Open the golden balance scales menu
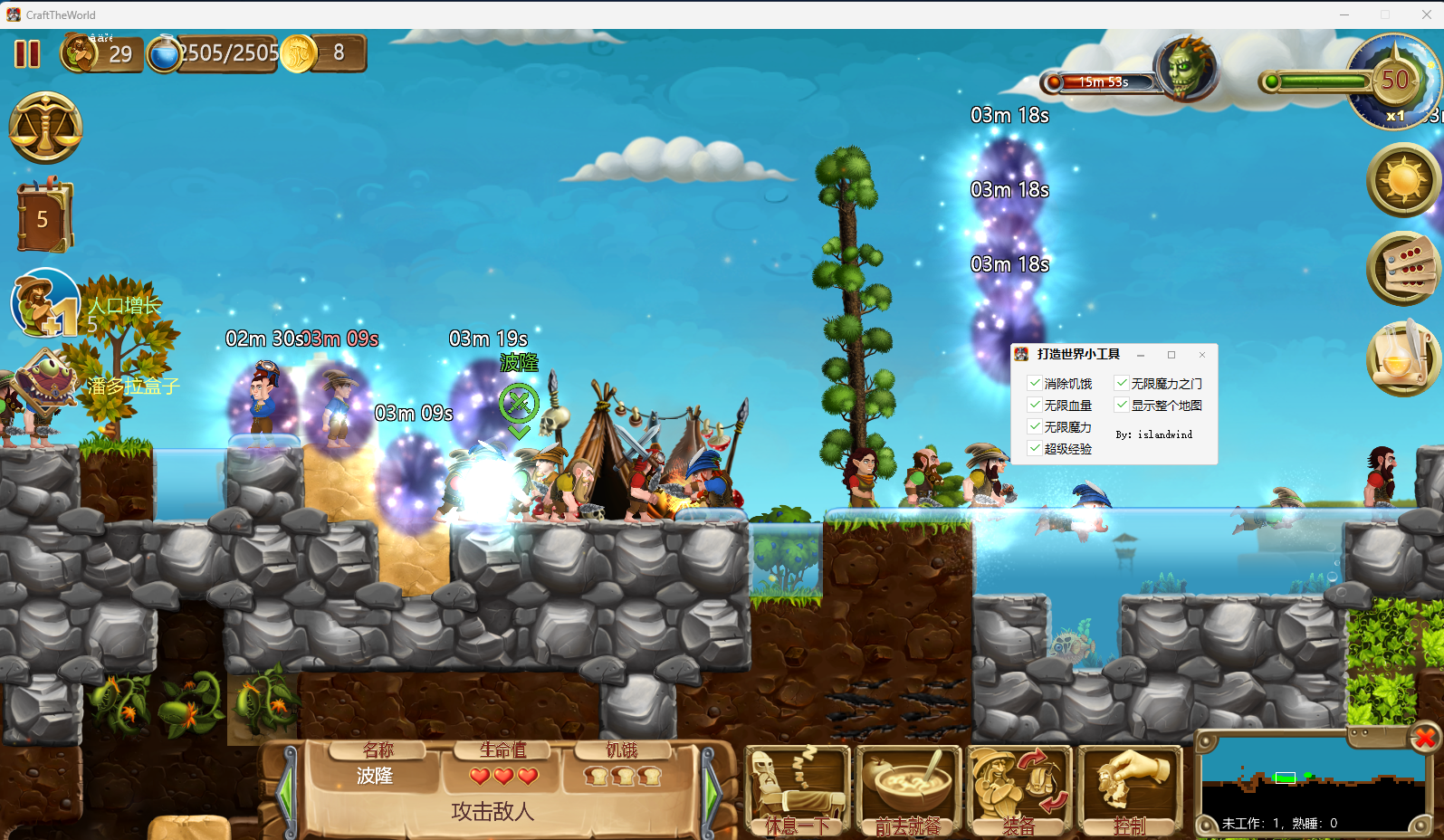The image size is (1444, 840). point(45,128)
